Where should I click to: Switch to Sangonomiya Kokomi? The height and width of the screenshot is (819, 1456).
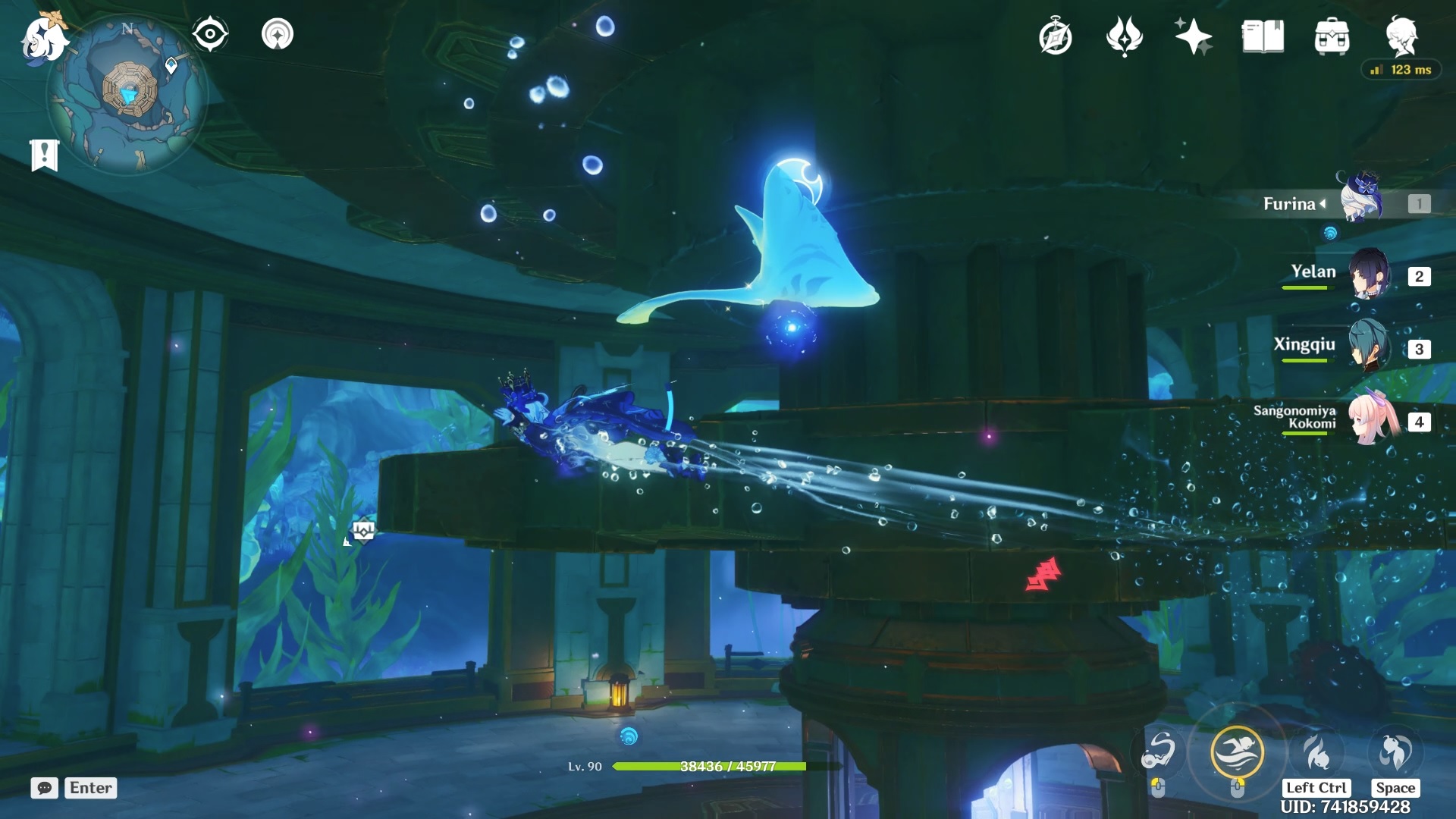tap(1371, 420)
